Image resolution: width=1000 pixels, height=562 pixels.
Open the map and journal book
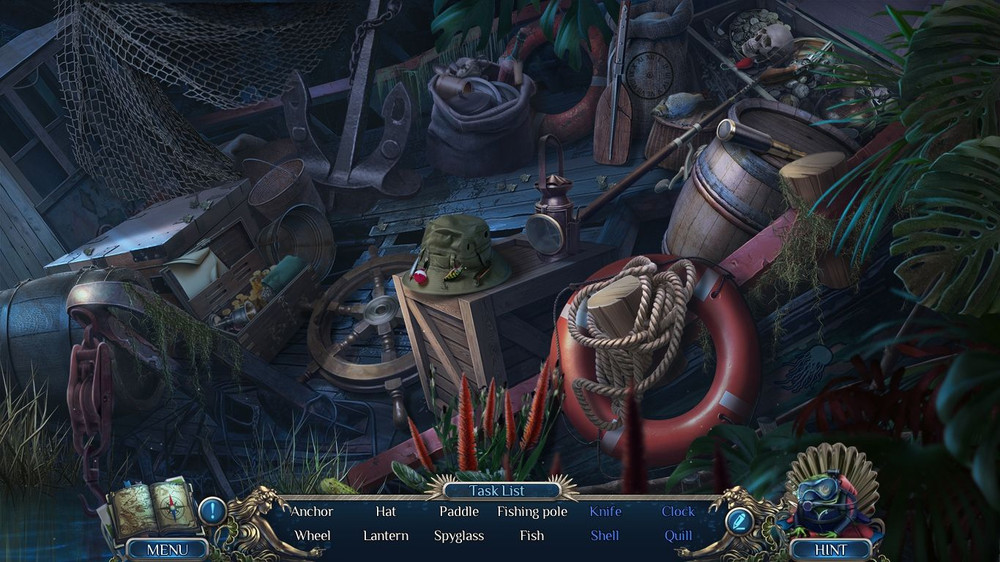(x=150, y=509)
